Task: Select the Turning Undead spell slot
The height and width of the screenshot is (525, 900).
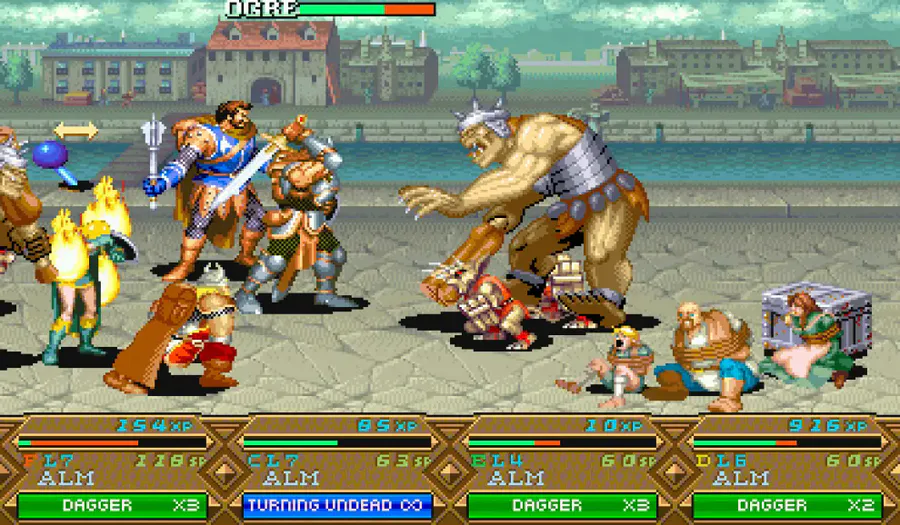Action: point(337,505)
